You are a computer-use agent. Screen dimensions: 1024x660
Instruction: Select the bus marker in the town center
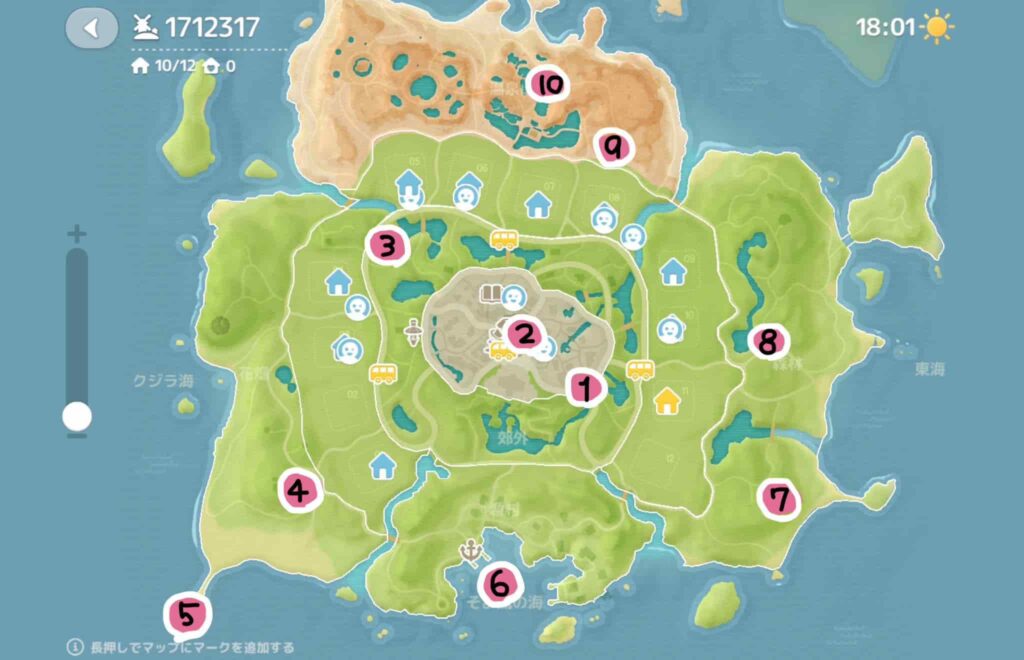(x=500, y=350)
